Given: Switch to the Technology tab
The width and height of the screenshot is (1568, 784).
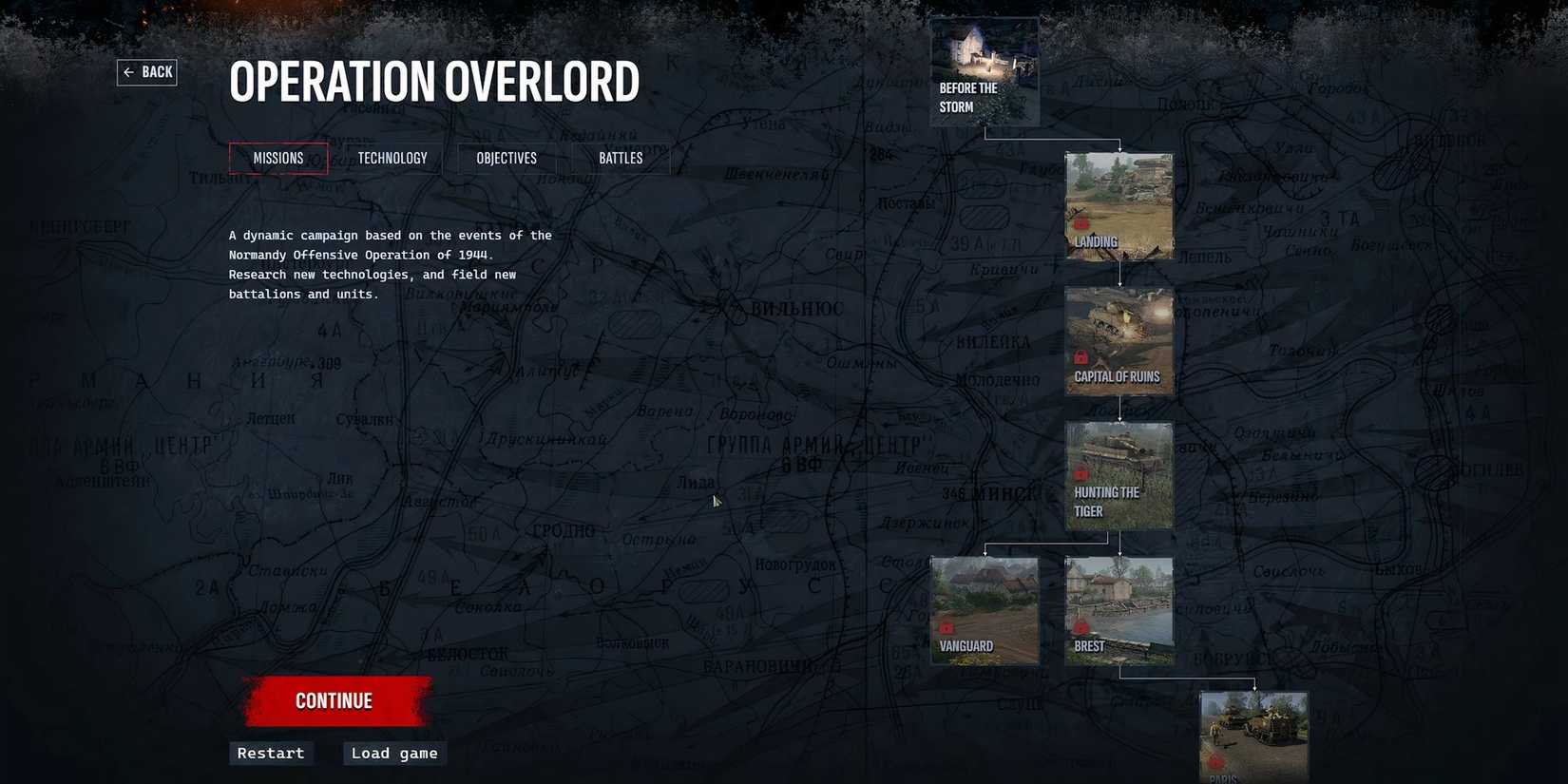Looking at the screenshot, I should coord(392,158).
